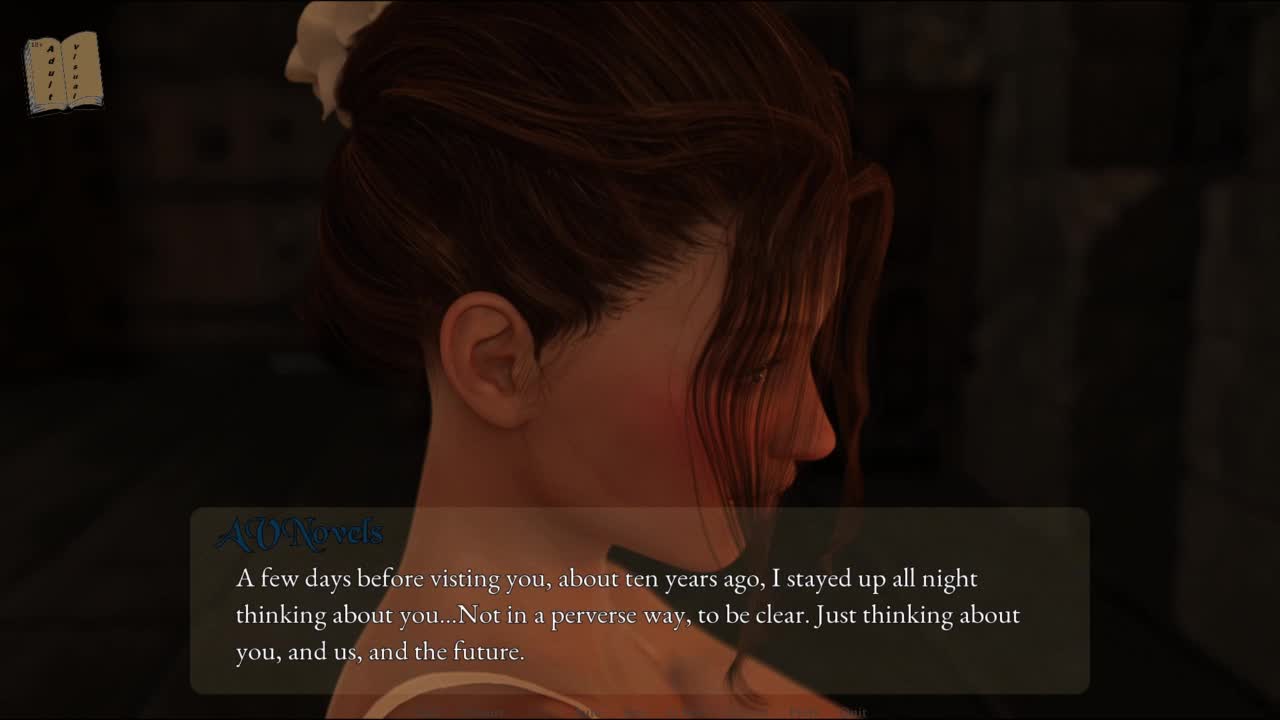Advance the dialogue by clicking the text box
The image size is (1280, 720).
pos(639,614)
